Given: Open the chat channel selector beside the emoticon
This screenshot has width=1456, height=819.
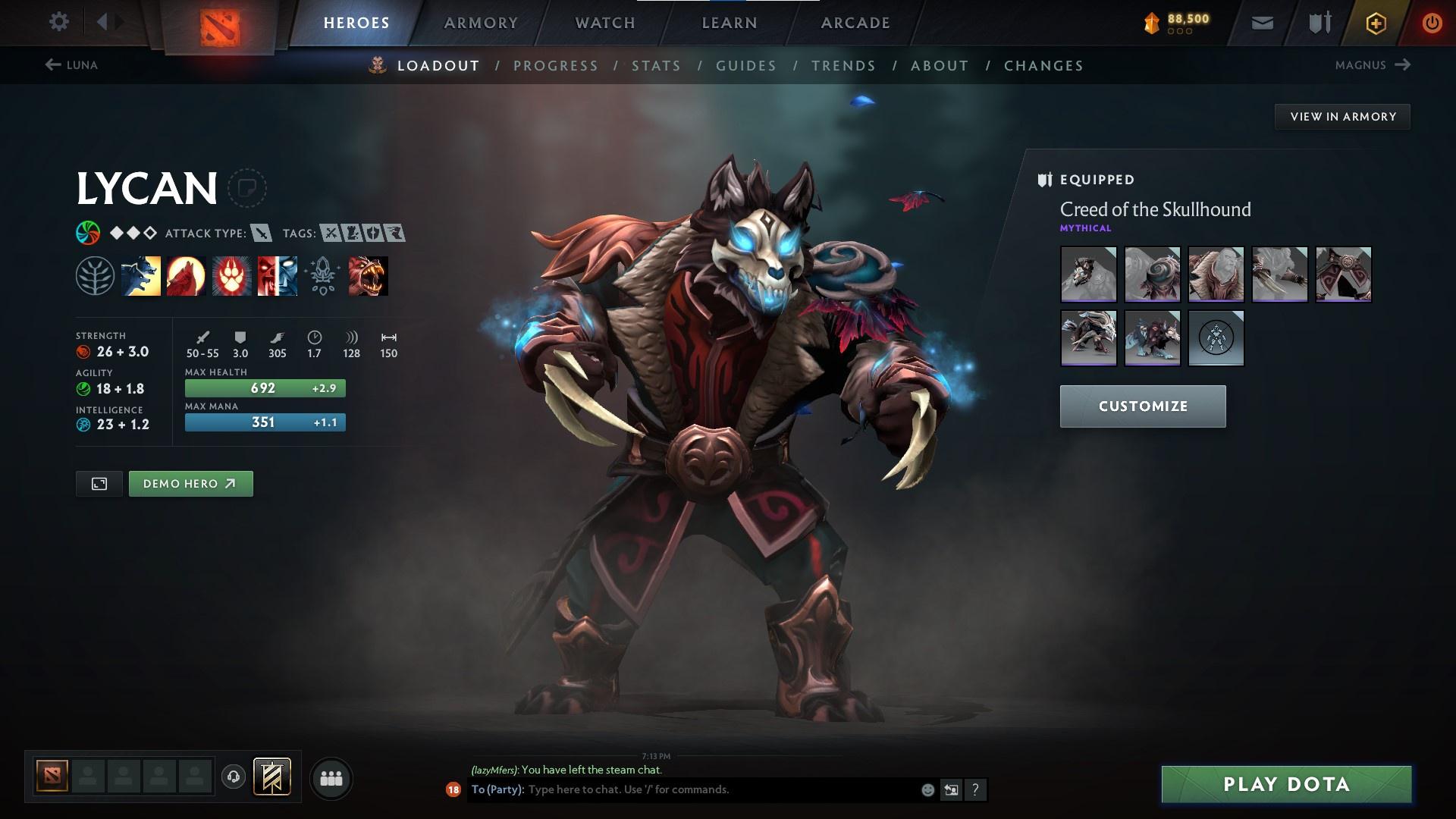Looking at the screenshot, I should tap(951, 789).
